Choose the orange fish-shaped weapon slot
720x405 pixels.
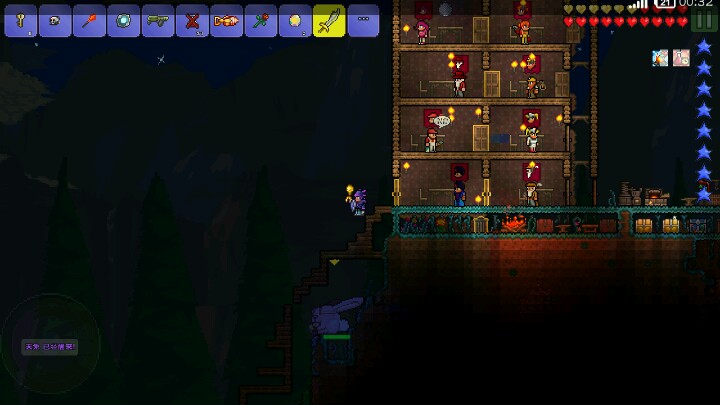[x=227, y=20]
